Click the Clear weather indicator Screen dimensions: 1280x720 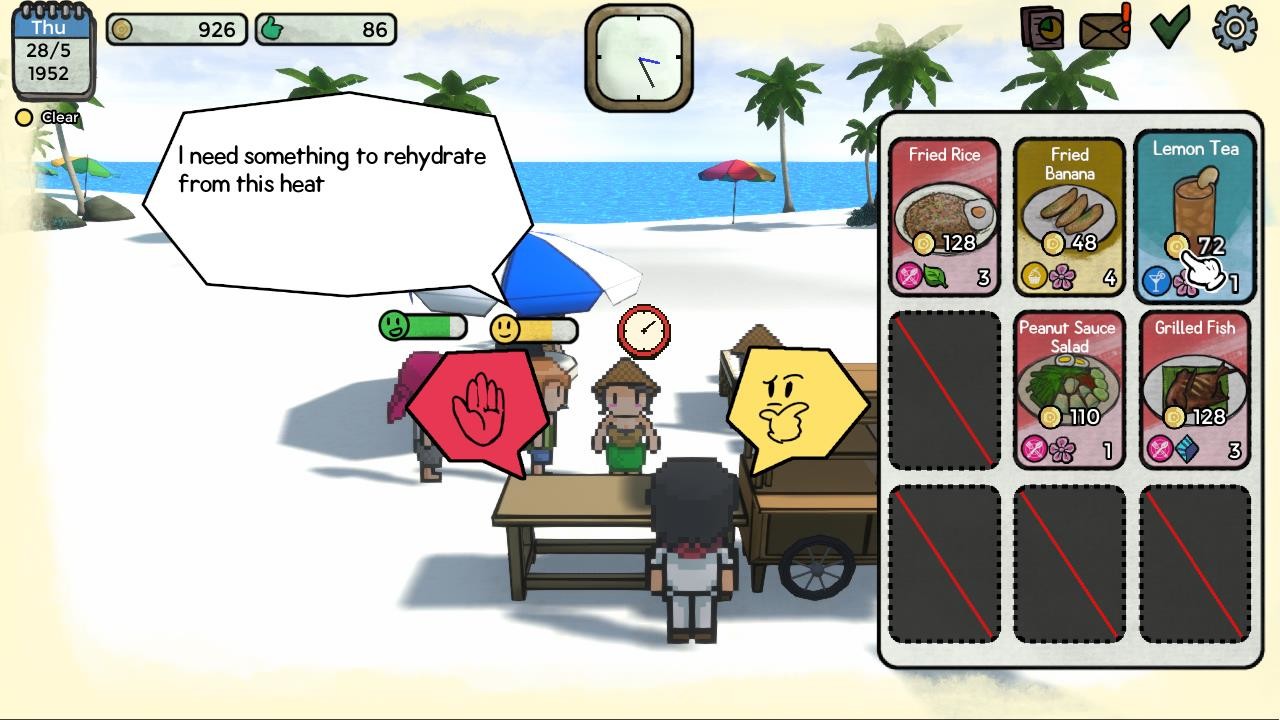(45, 117)
